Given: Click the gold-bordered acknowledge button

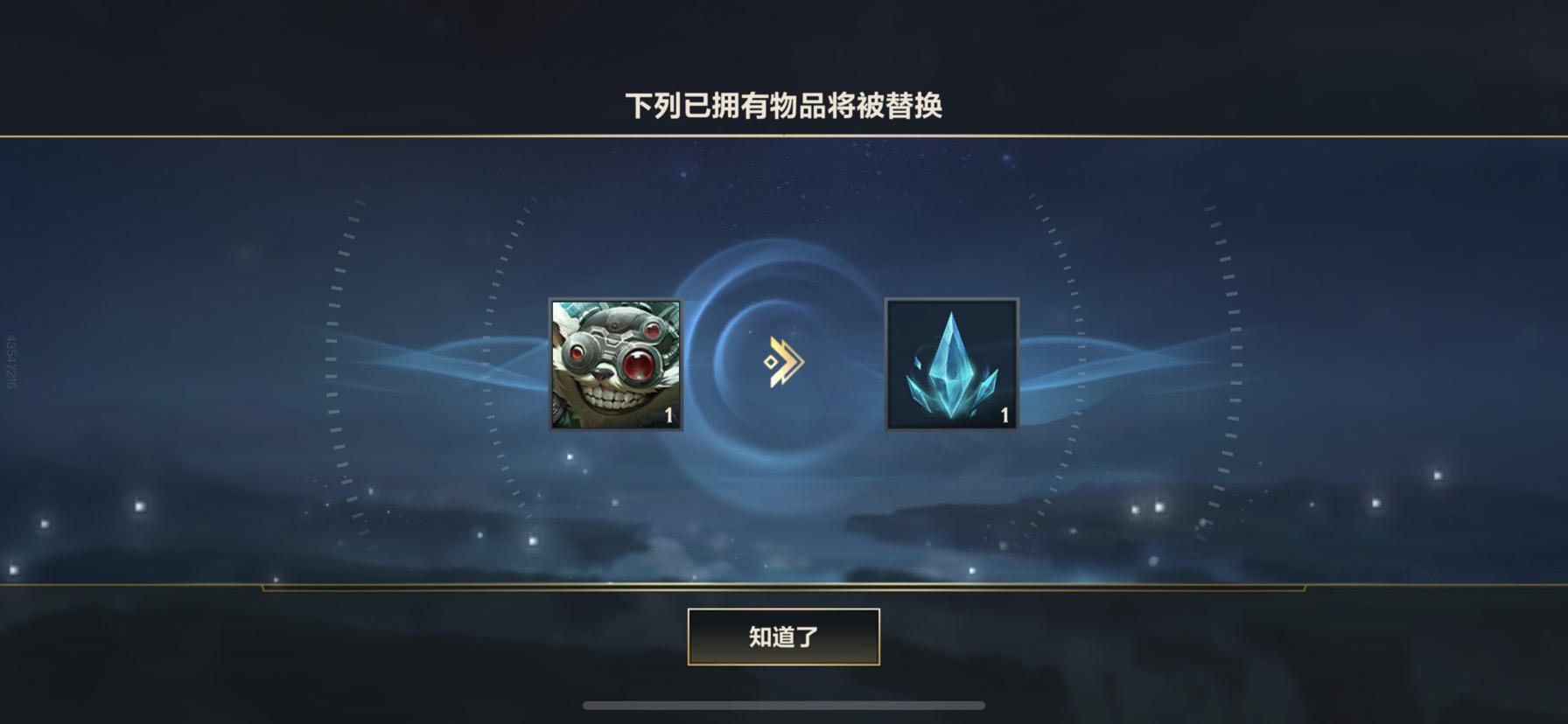Looking at the screenshot, I should pyautogui.click(x=785, y=638).
